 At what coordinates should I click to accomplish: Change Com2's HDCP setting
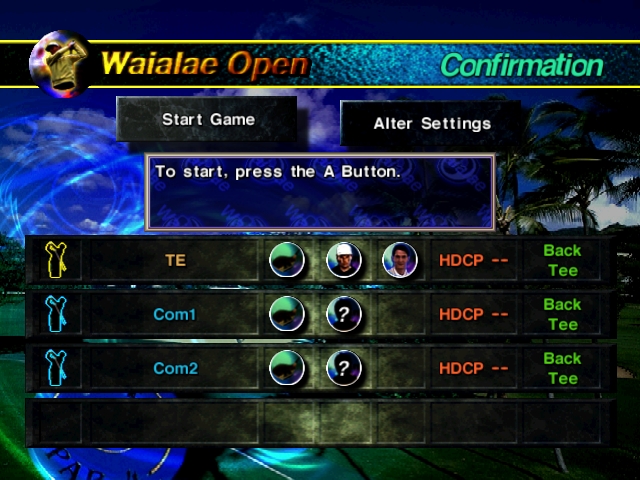pyautogui.click(x=473, y=369)
